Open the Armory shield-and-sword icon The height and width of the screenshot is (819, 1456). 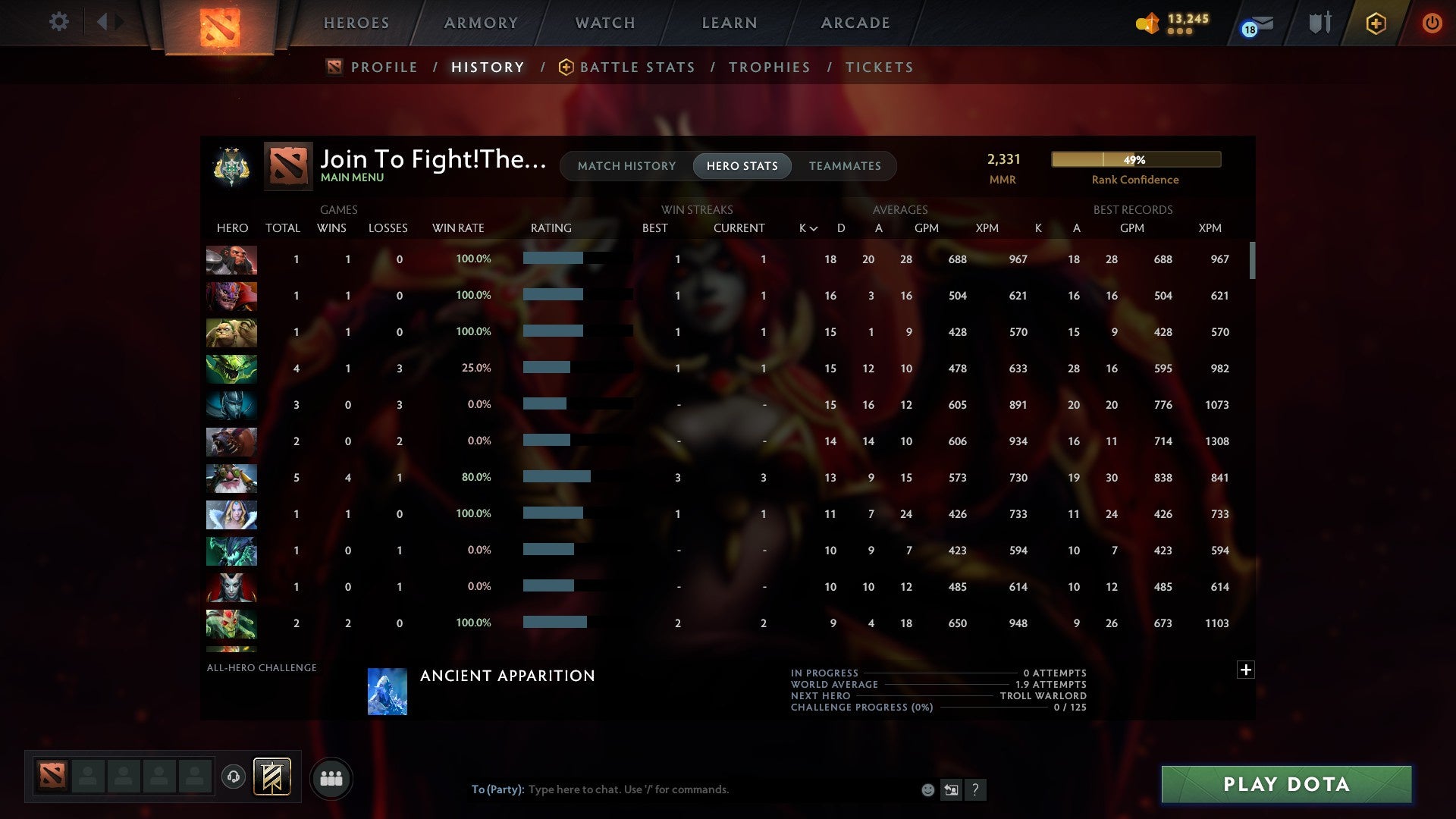click(1319, 22)
